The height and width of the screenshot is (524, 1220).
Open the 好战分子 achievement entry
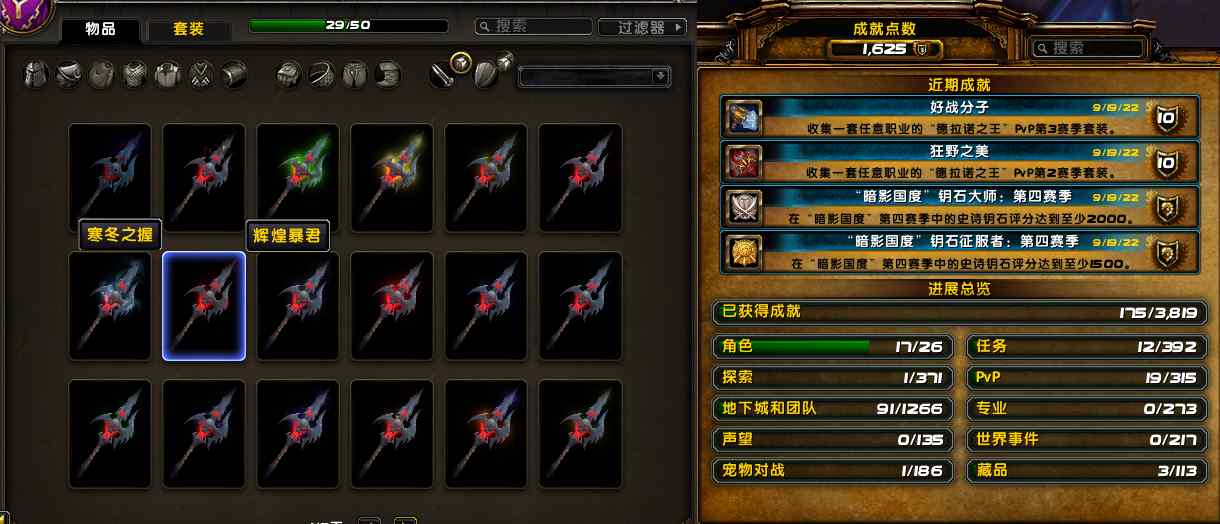pos(958,117)
